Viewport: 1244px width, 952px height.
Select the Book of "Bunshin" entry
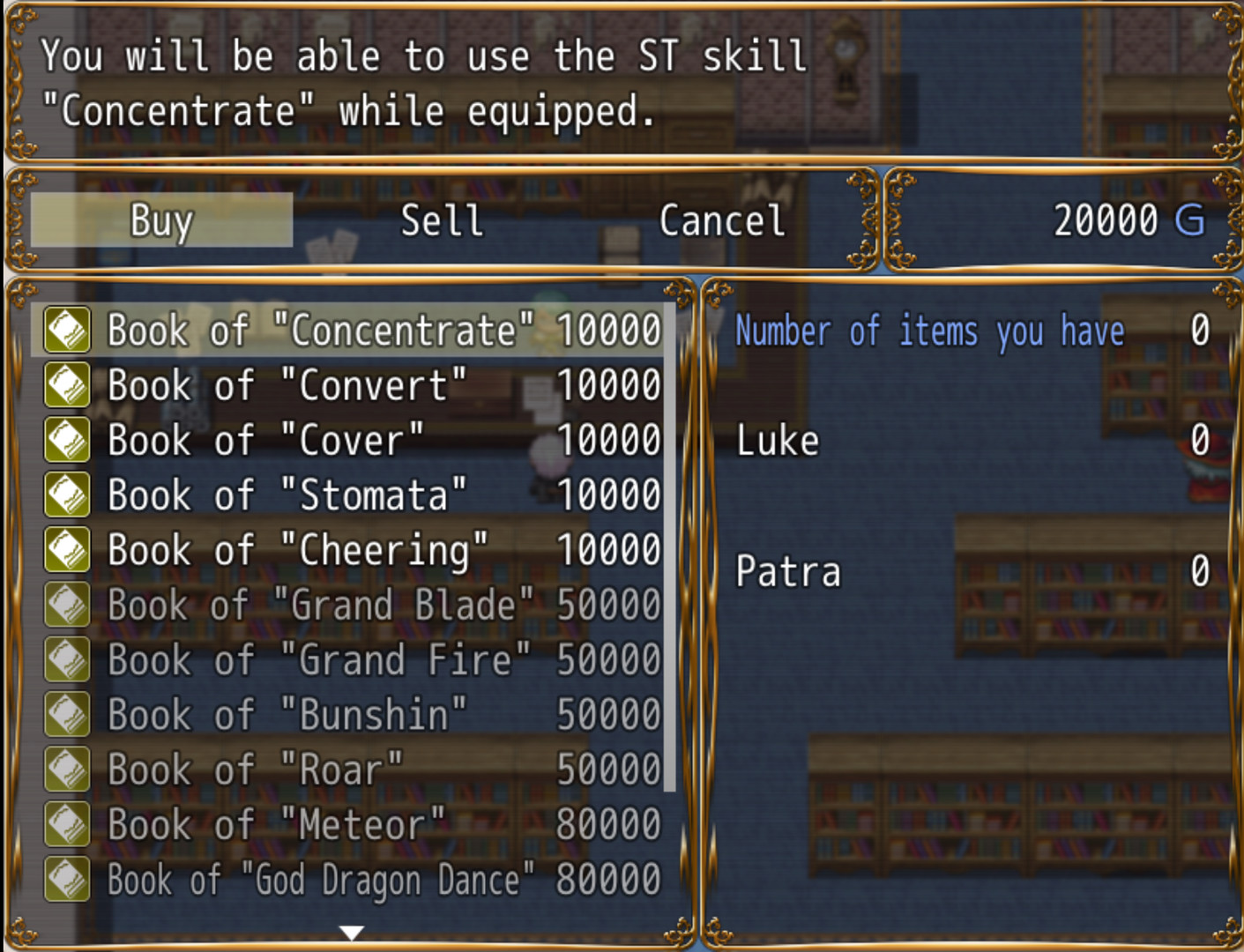(353, 715)
